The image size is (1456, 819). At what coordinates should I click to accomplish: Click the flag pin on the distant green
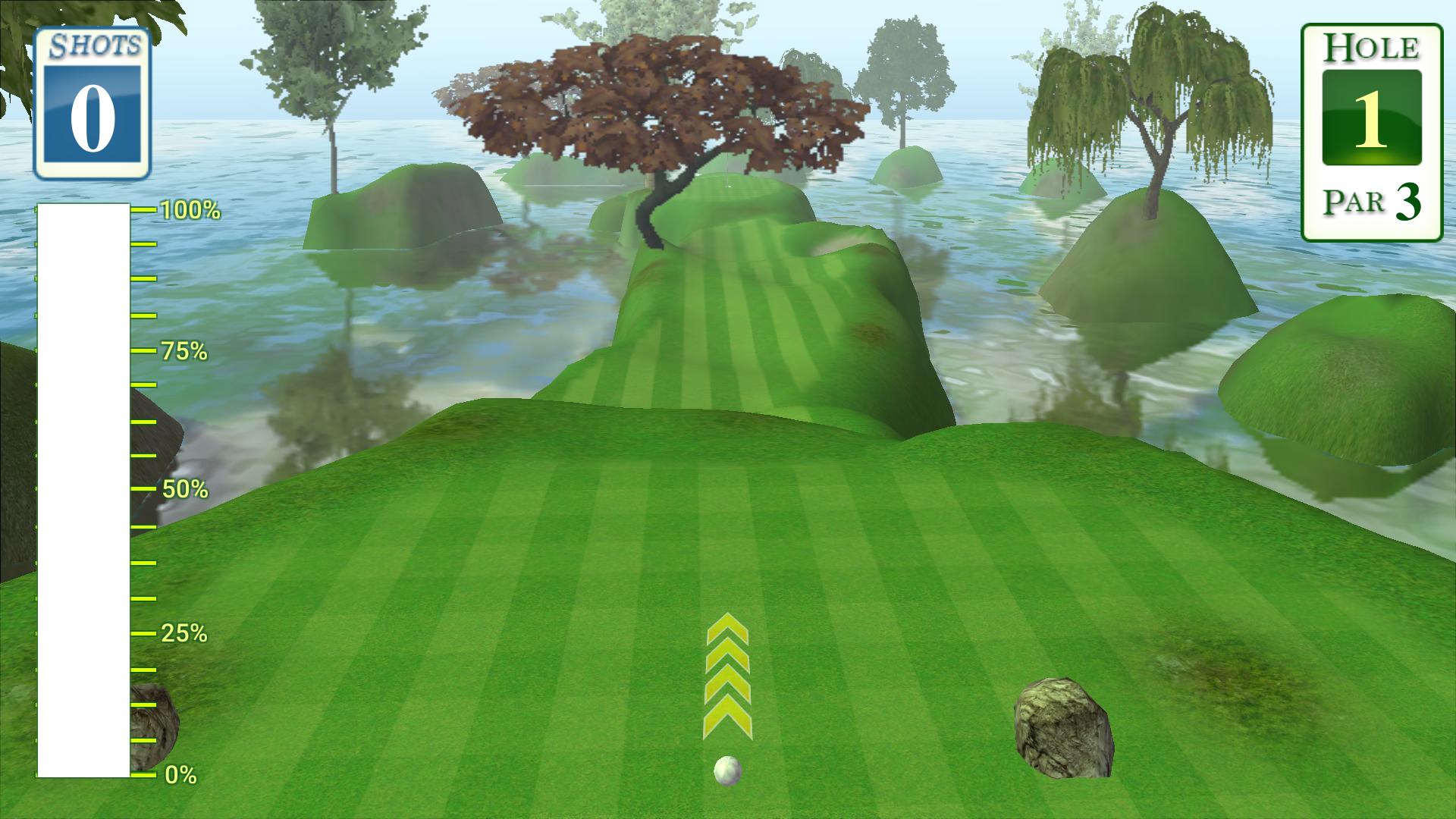pyautogui.click(x=727, y=171)
